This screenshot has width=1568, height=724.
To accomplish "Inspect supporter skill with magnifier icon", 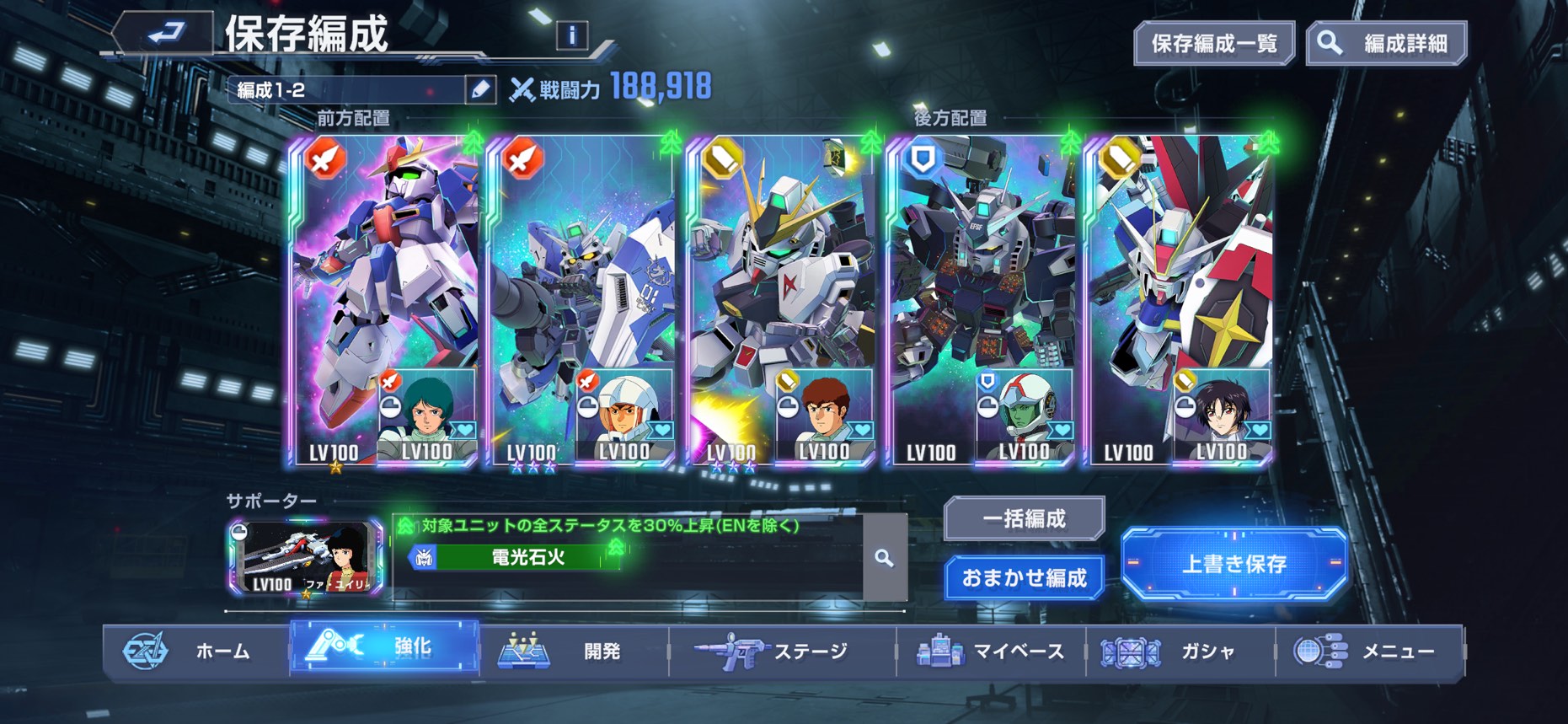I will 884,557.
